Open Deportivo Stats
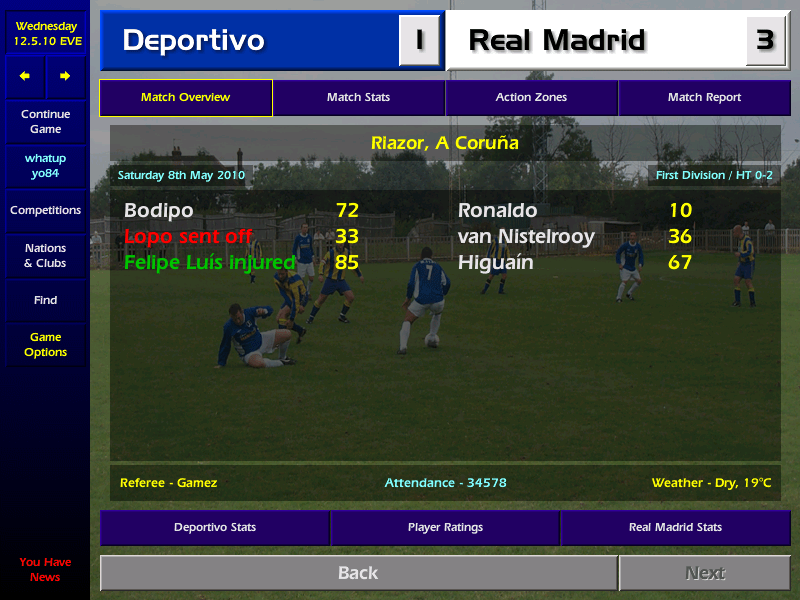The height and width of the screenshot is (600, 800). (x=214, y=527)
